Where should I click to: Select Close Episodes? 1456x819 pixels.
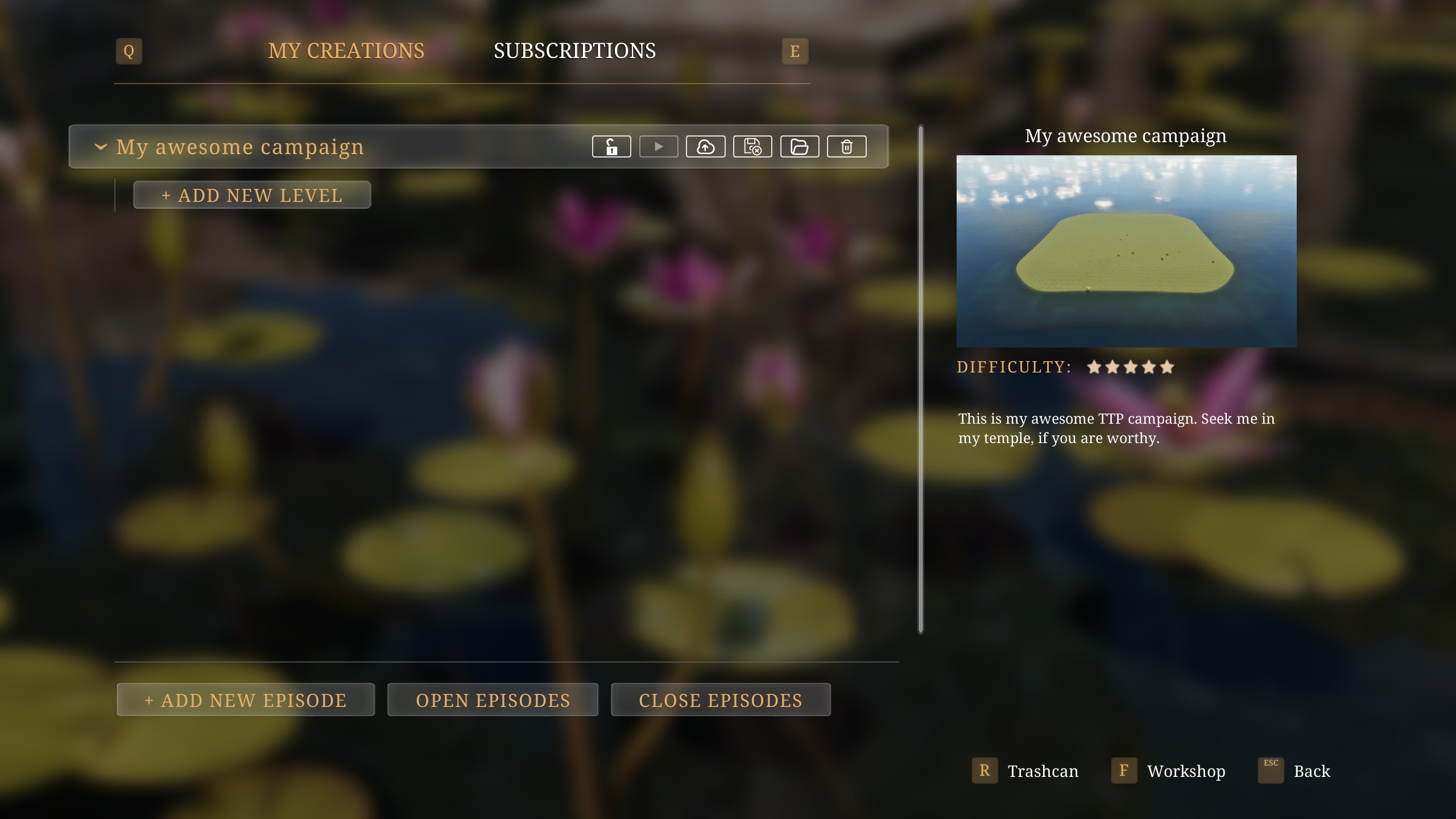[720, 700]
